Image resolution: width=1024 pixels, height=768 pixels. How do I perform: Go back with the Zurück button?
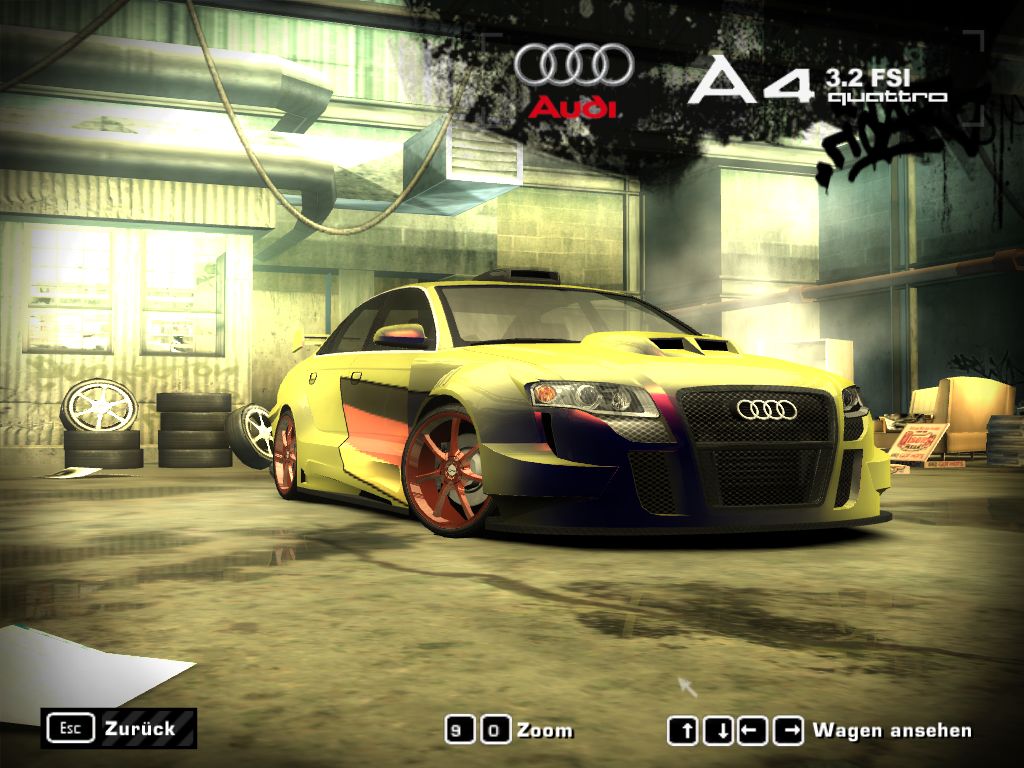coord(119,728)
